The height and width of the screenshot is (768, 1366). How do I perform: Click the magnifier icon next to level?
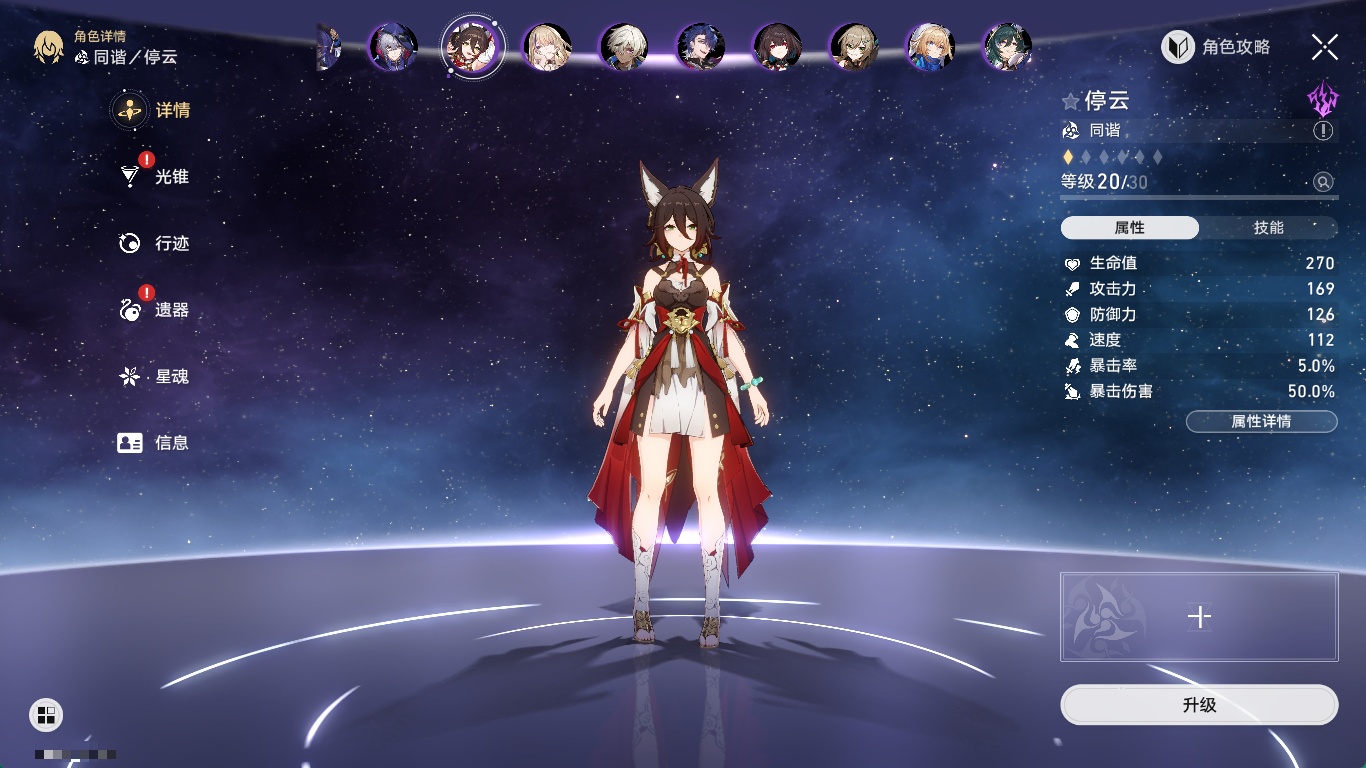pyautogui.click(x=1323, y=182)
